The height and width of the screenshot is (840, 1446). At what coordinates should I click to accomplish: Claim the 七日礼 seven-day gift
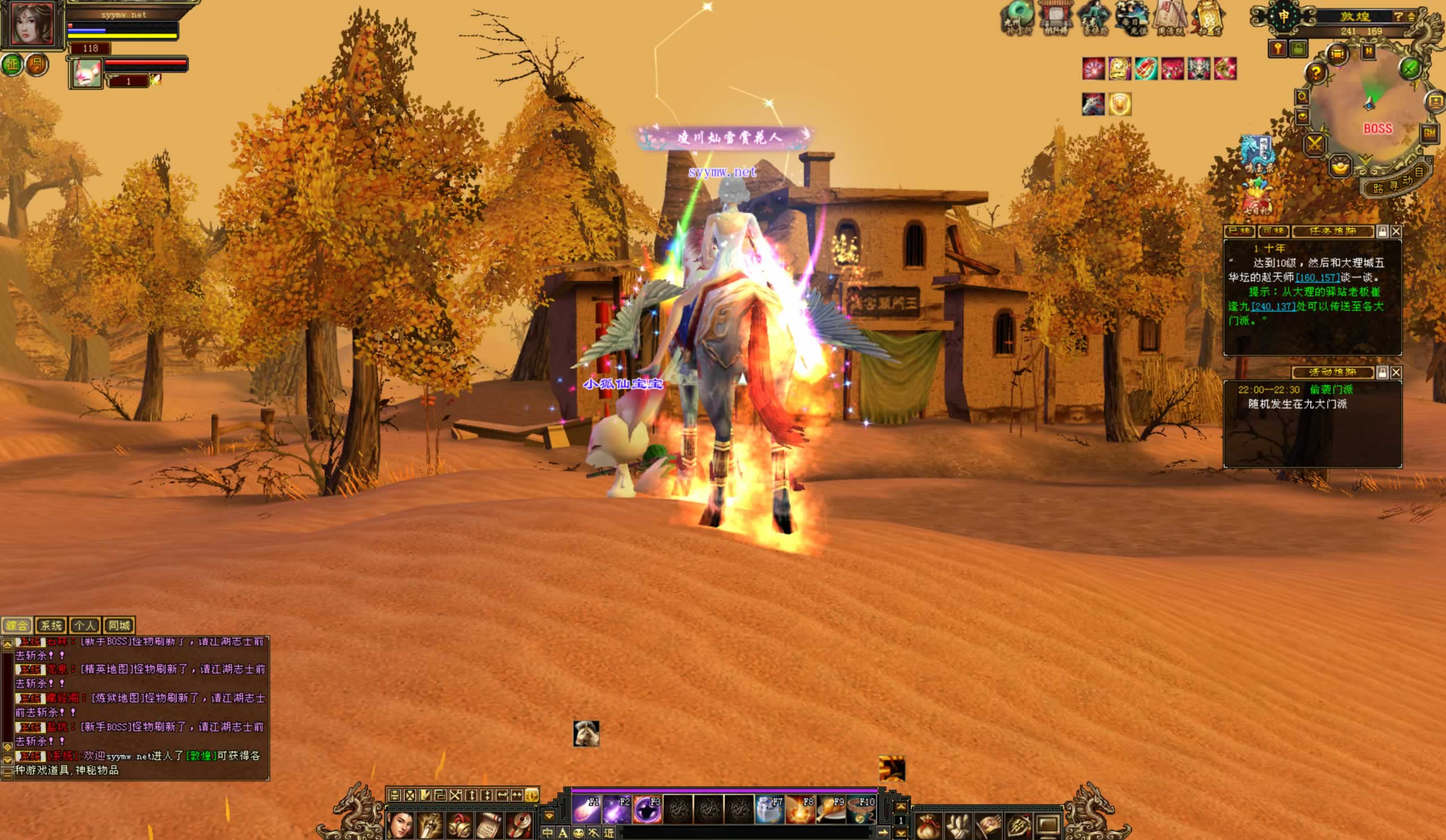[x=1257, y=198]
